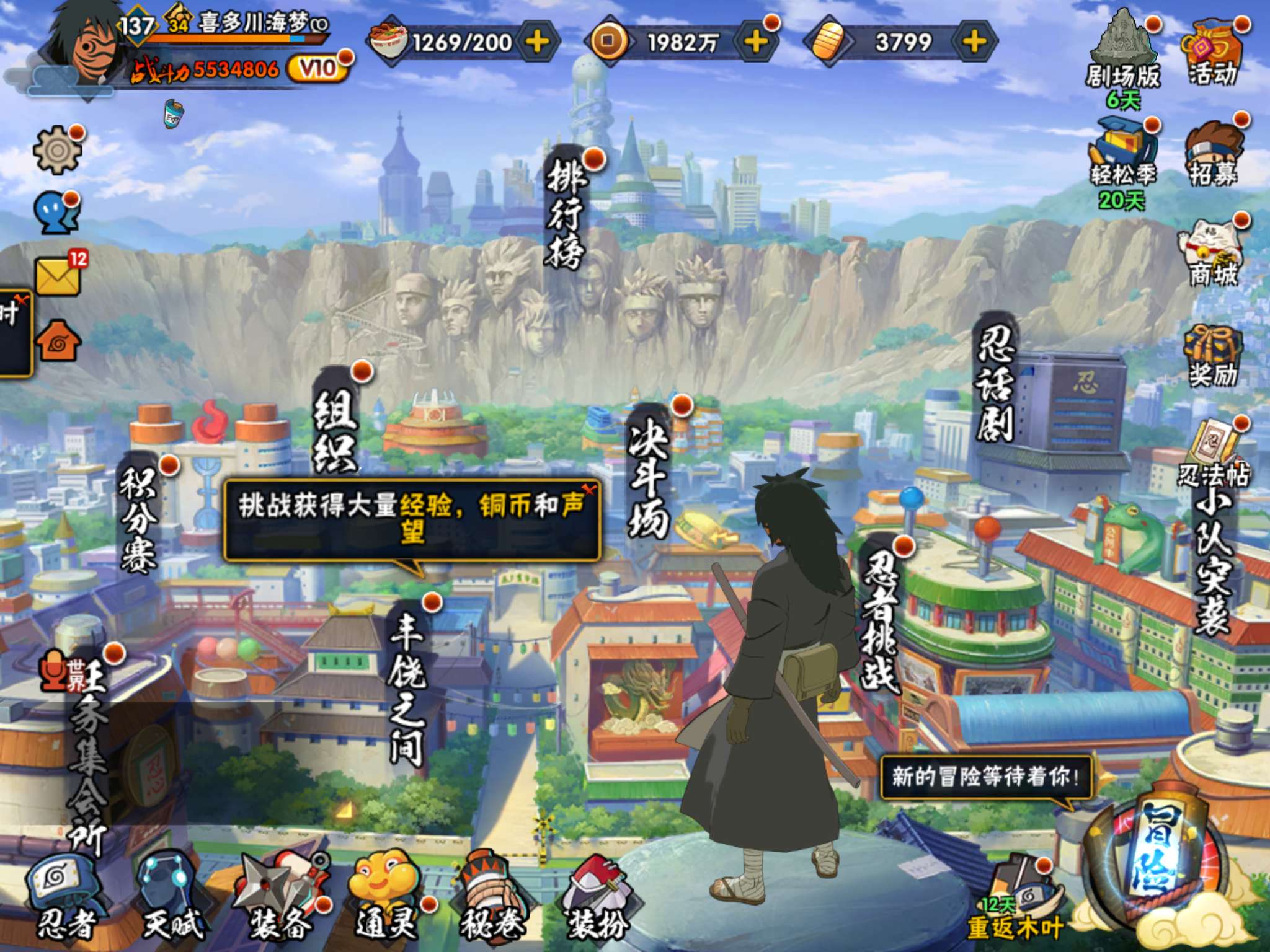
Task: Open the 组织 organization
Action: coord(335,429)
